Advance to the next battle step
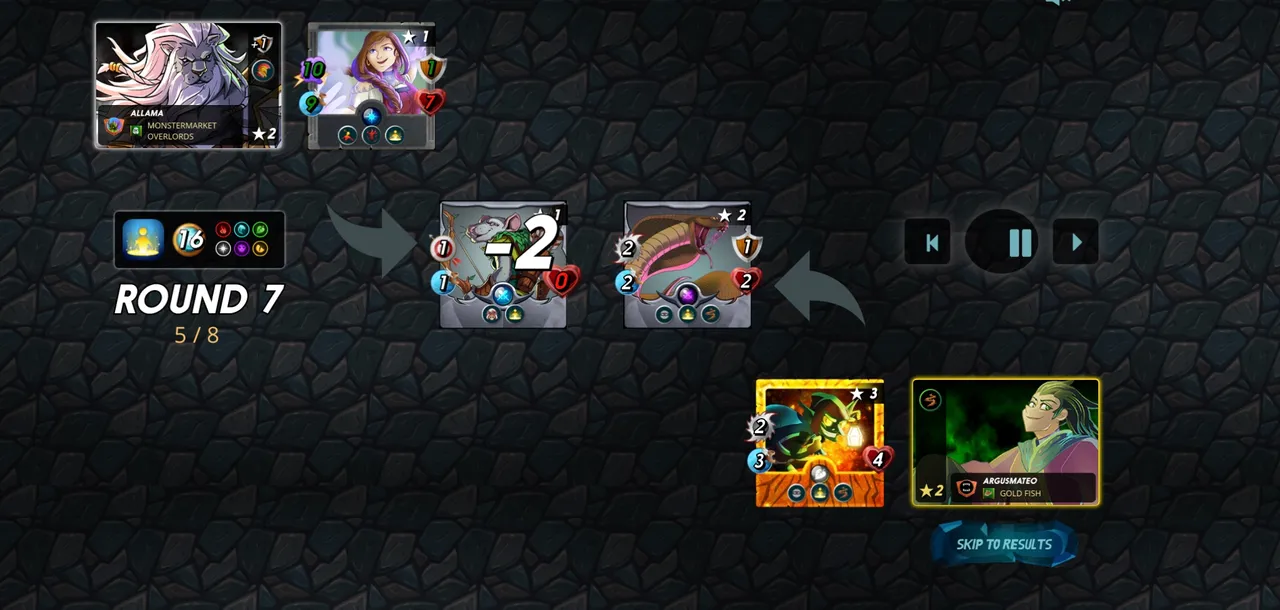This screenshot has height=610, width=1280. pyautogui.click(x=1076, y=242)
